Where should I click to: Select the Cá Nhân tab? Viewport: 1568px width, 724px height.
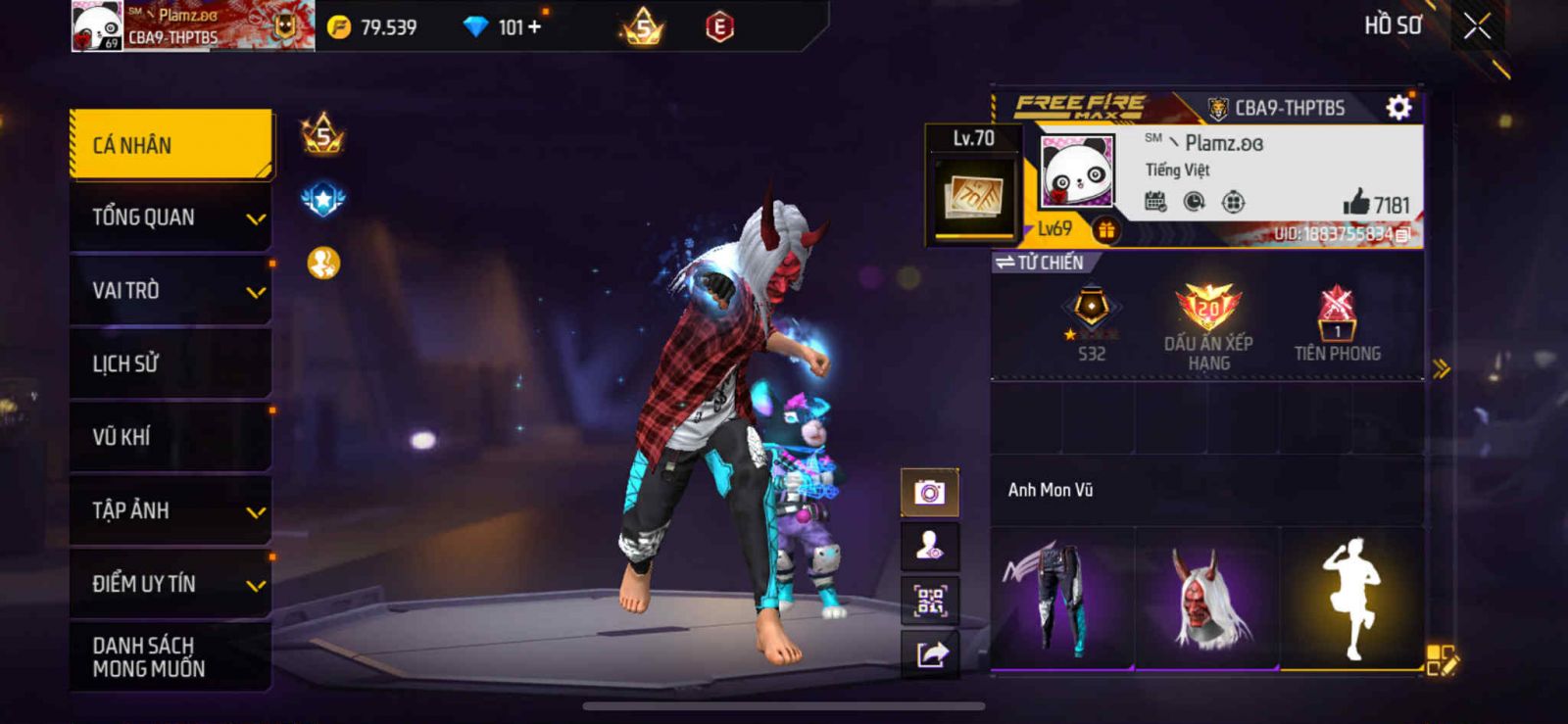171,145
